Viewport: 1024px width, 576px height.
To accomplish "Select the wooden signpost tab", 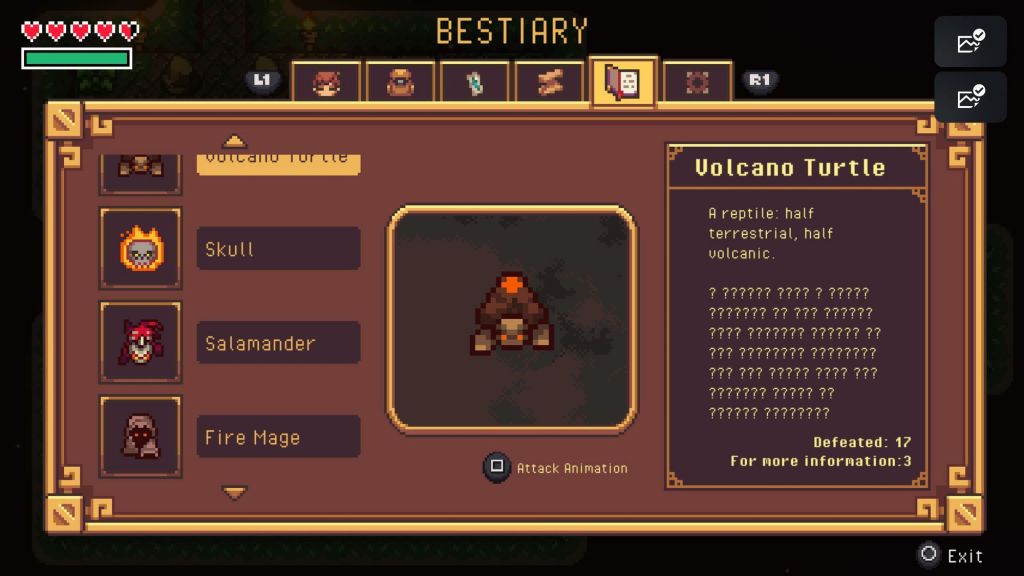I will [548, 82].
